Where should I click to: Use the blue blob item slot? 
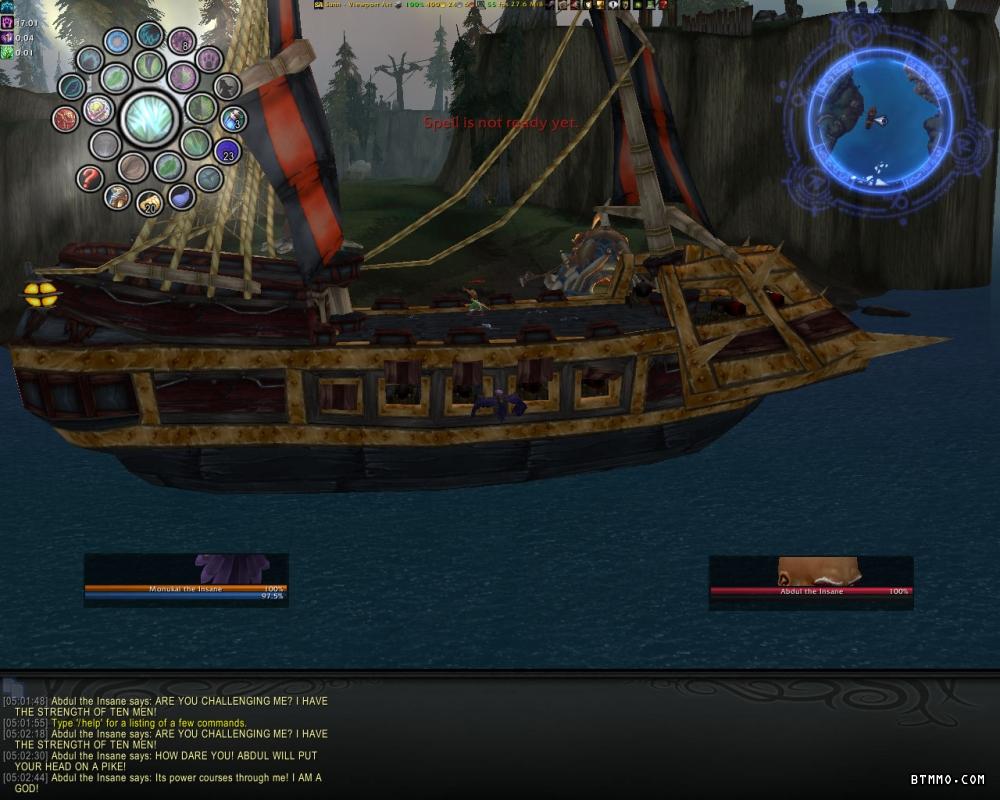[x=181, y=196]
